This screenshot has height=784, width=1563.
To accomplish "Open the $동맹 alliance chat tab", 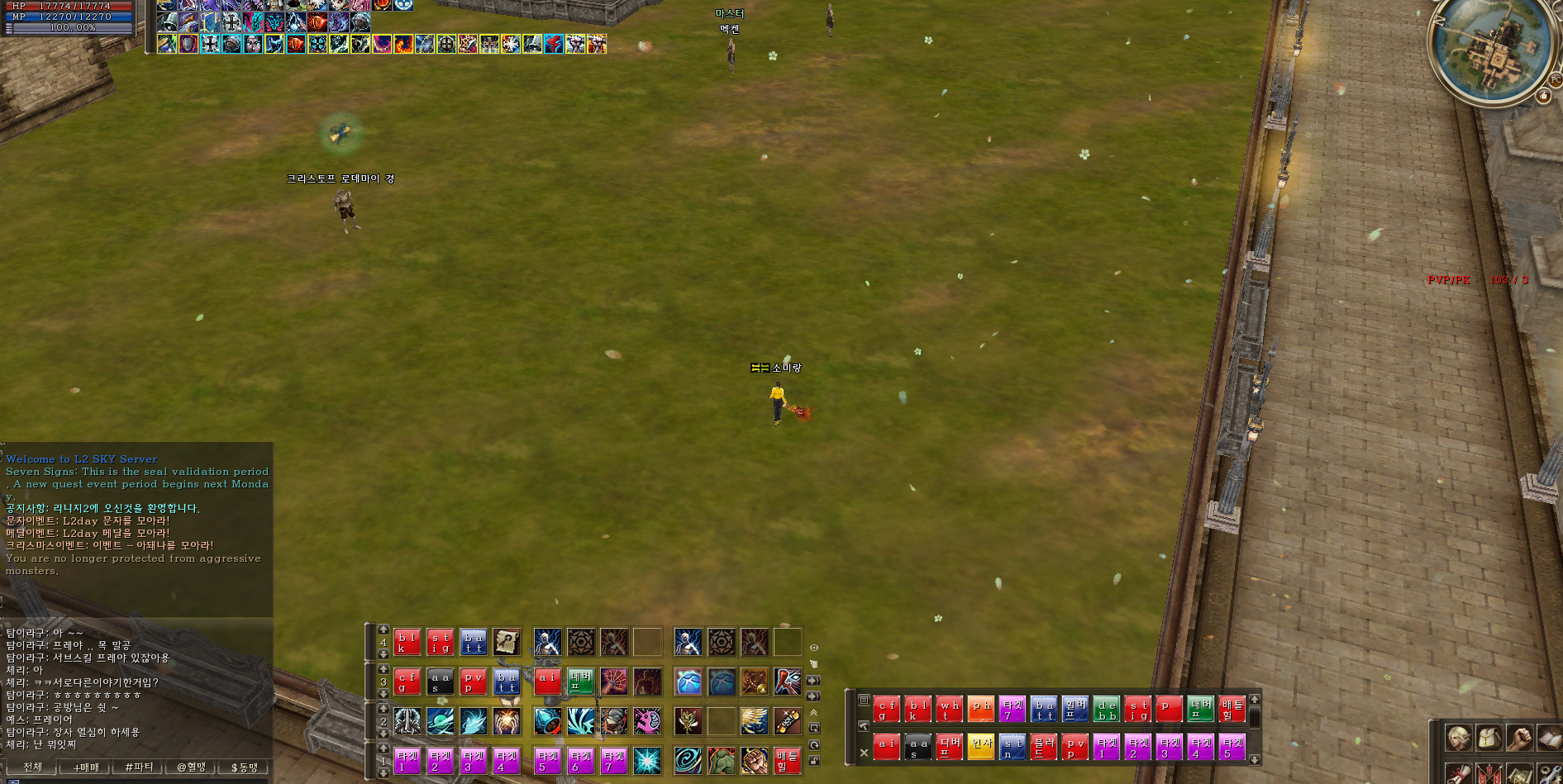I will (245, 767).
